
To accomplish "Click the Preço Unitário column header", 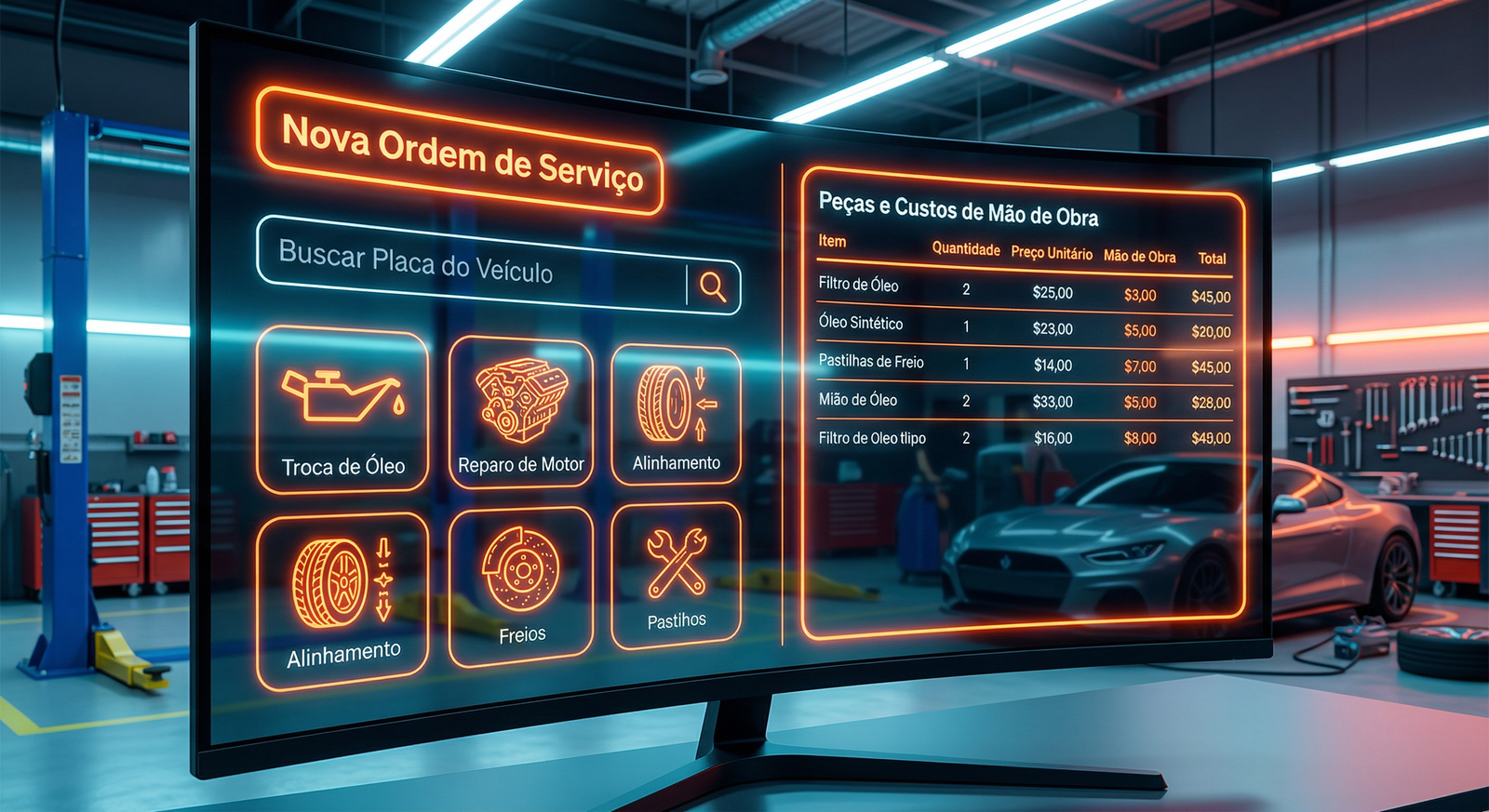I will [x=1052, y=253].
